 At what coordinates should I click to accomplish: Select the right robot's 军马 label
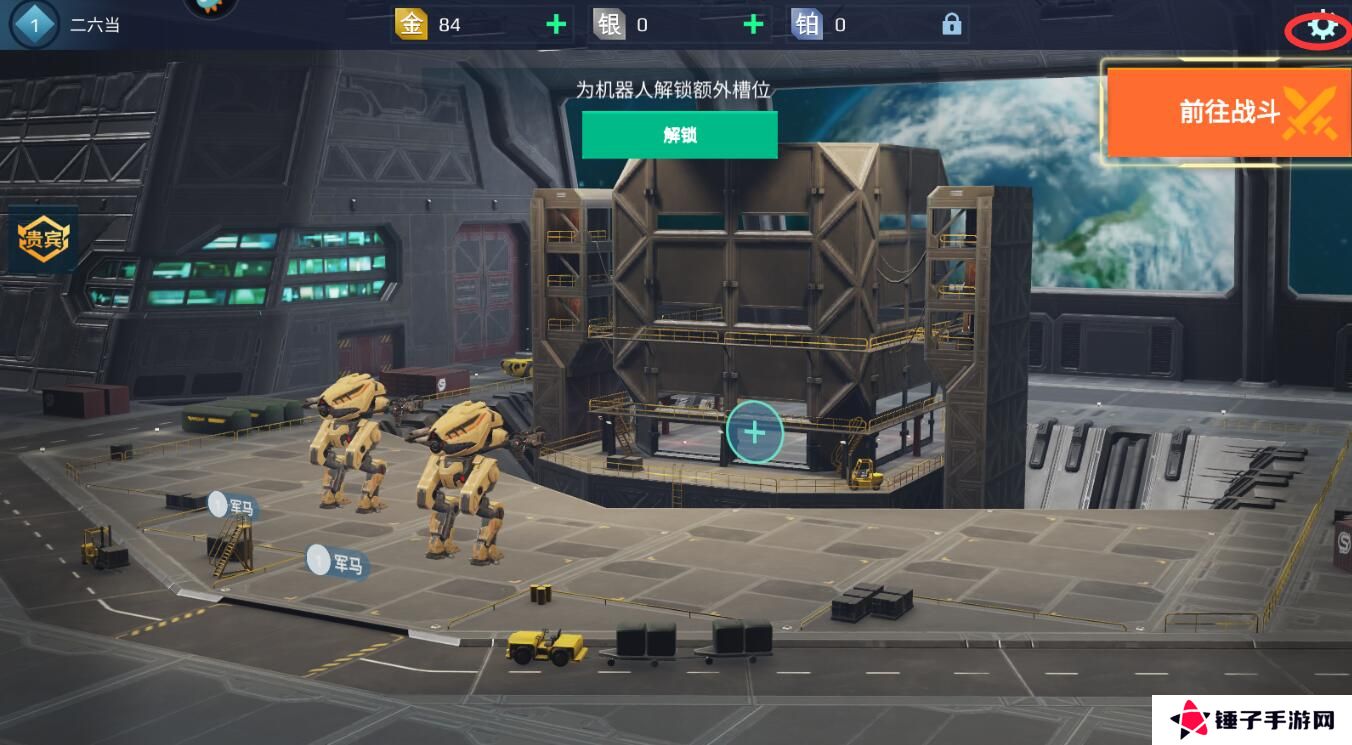338,563
